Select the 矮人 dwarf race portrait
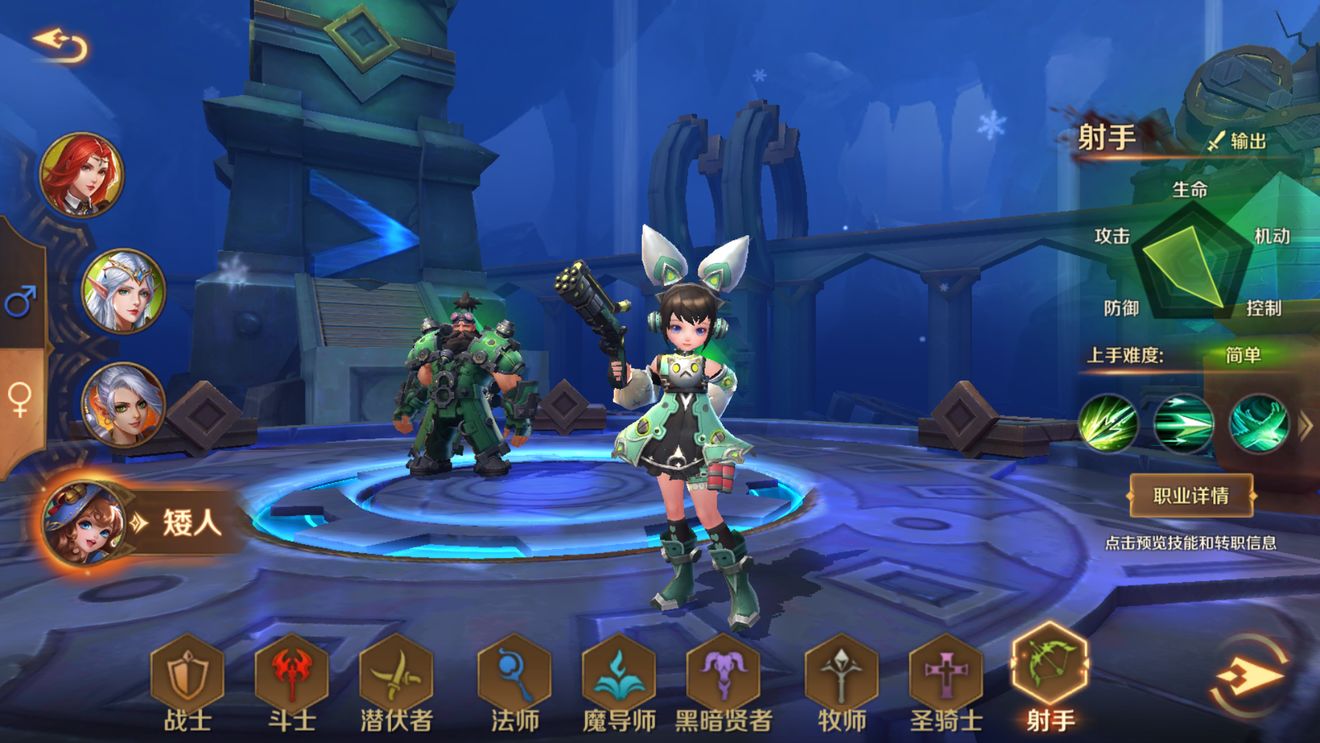The image size is (1320, 743). (82, 521)
